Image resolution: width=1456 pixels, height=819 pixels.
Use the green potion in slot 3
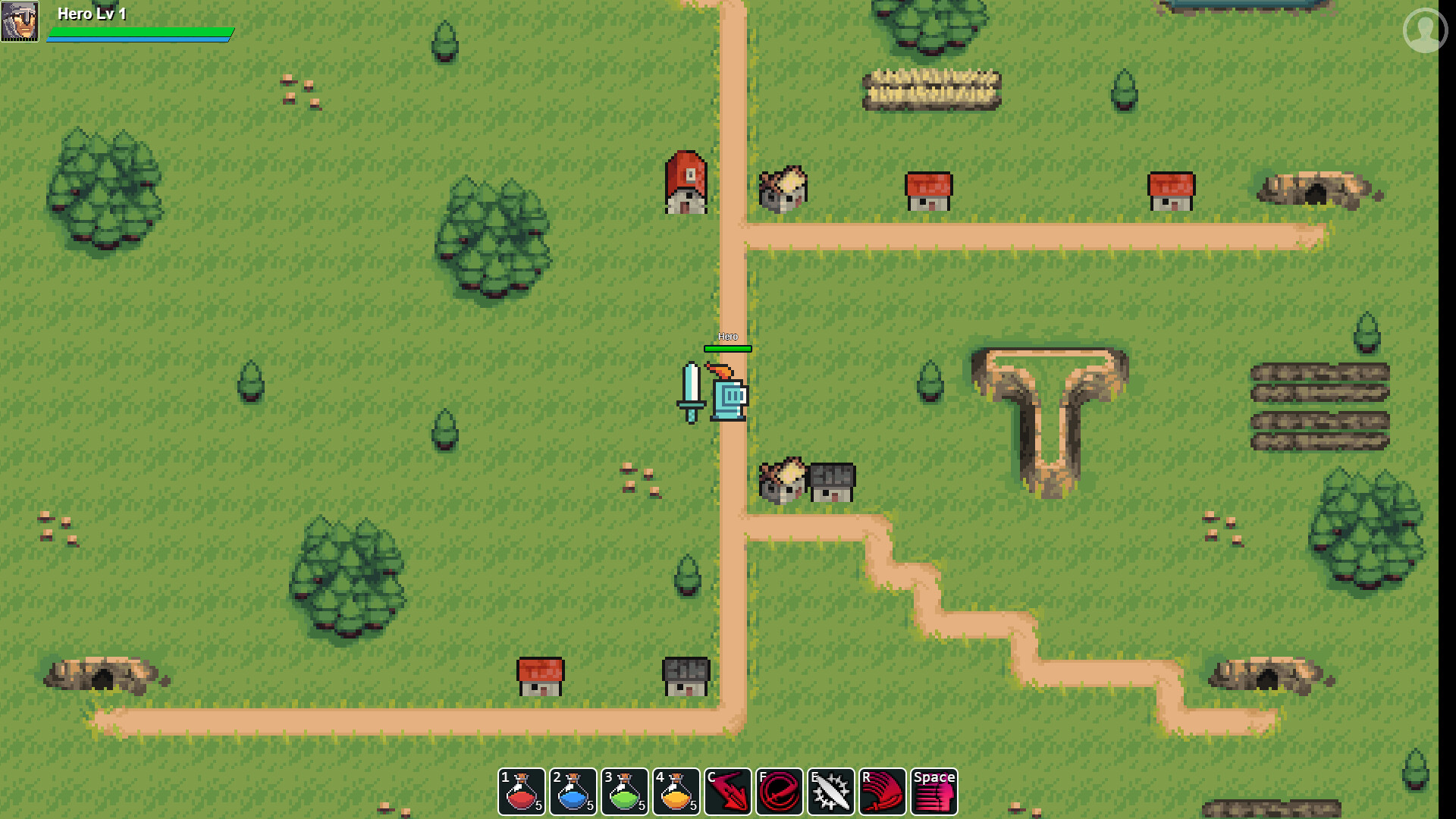(x=626, y=791)
